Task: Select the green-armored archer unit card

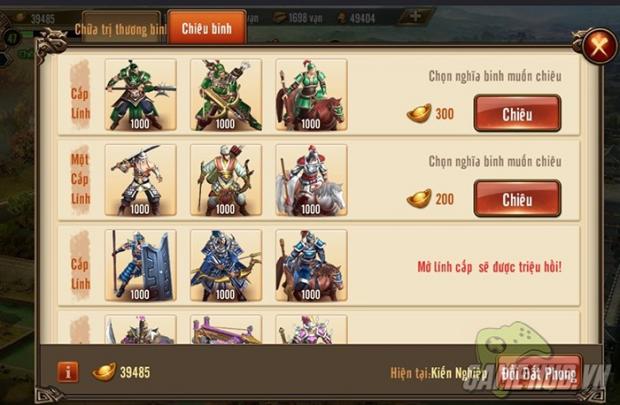Action: [226, 94]
